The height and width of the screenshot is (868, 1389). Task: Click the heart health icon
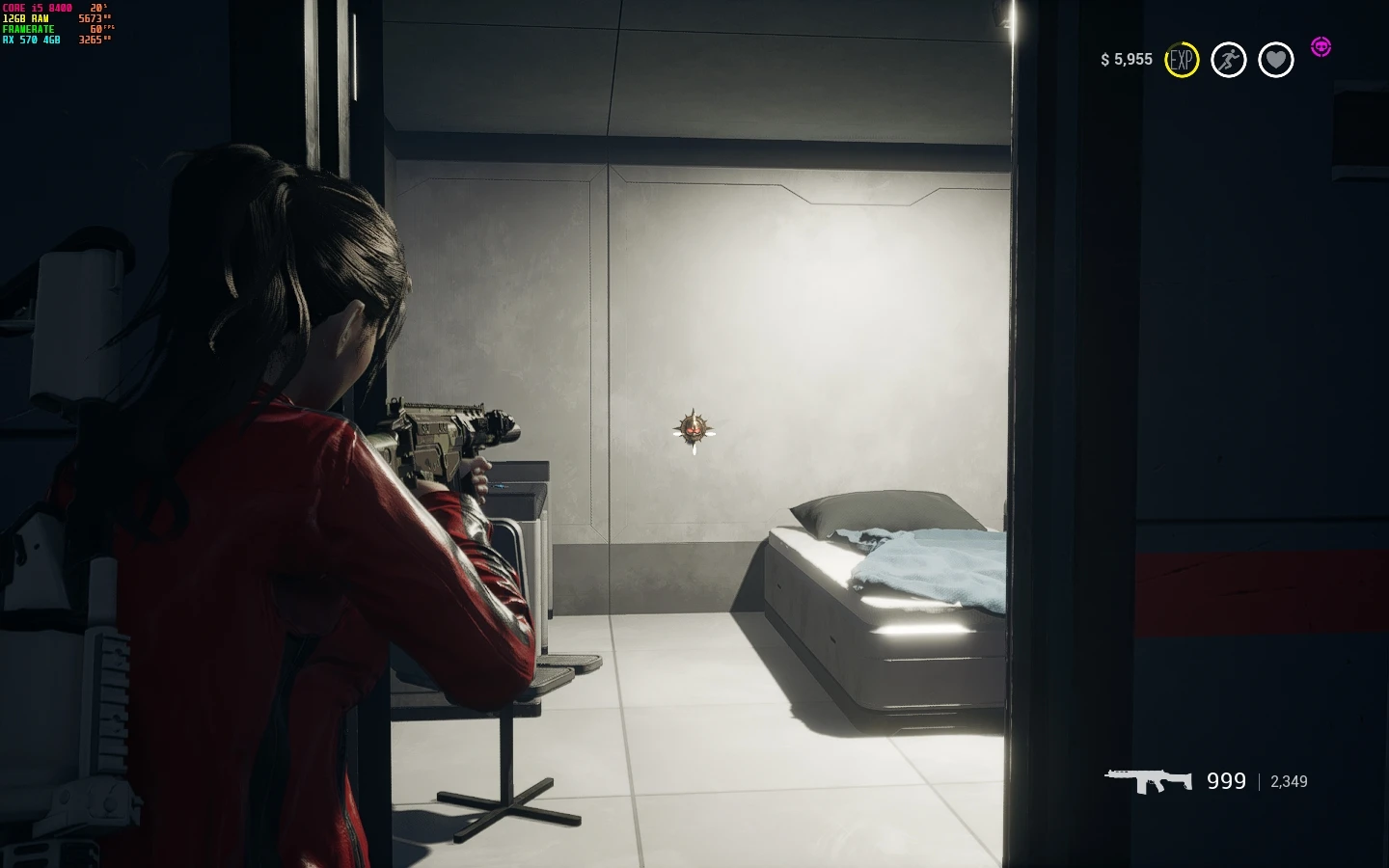pyautogui.click(x=1275, y=60)
